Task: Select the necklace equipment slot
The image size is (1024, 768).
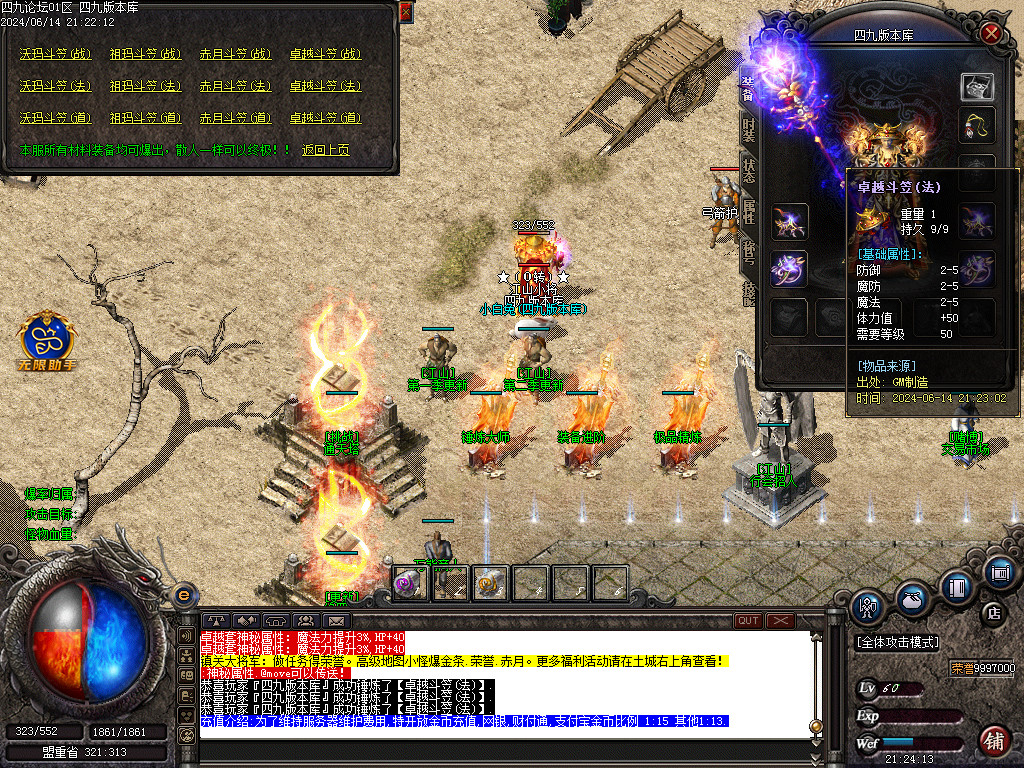Action: point(977,126)
